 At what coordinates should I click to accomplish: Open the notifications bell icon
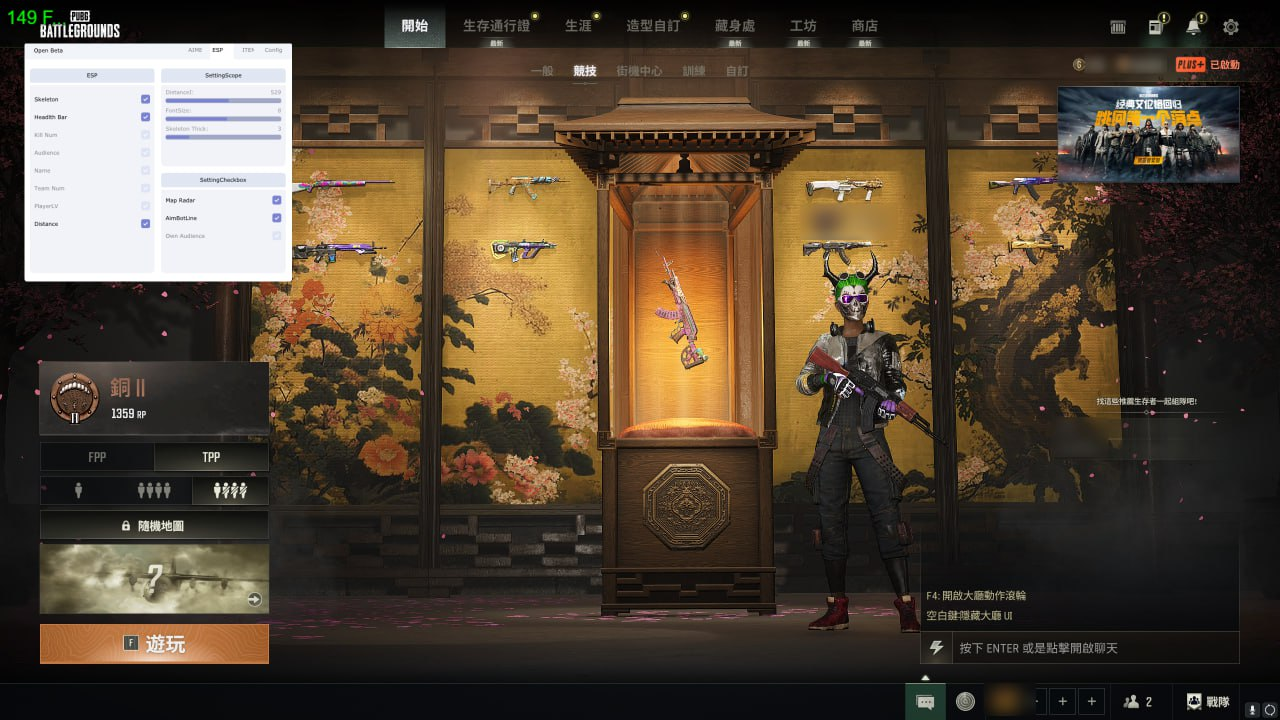click(x=1193, y=27)
